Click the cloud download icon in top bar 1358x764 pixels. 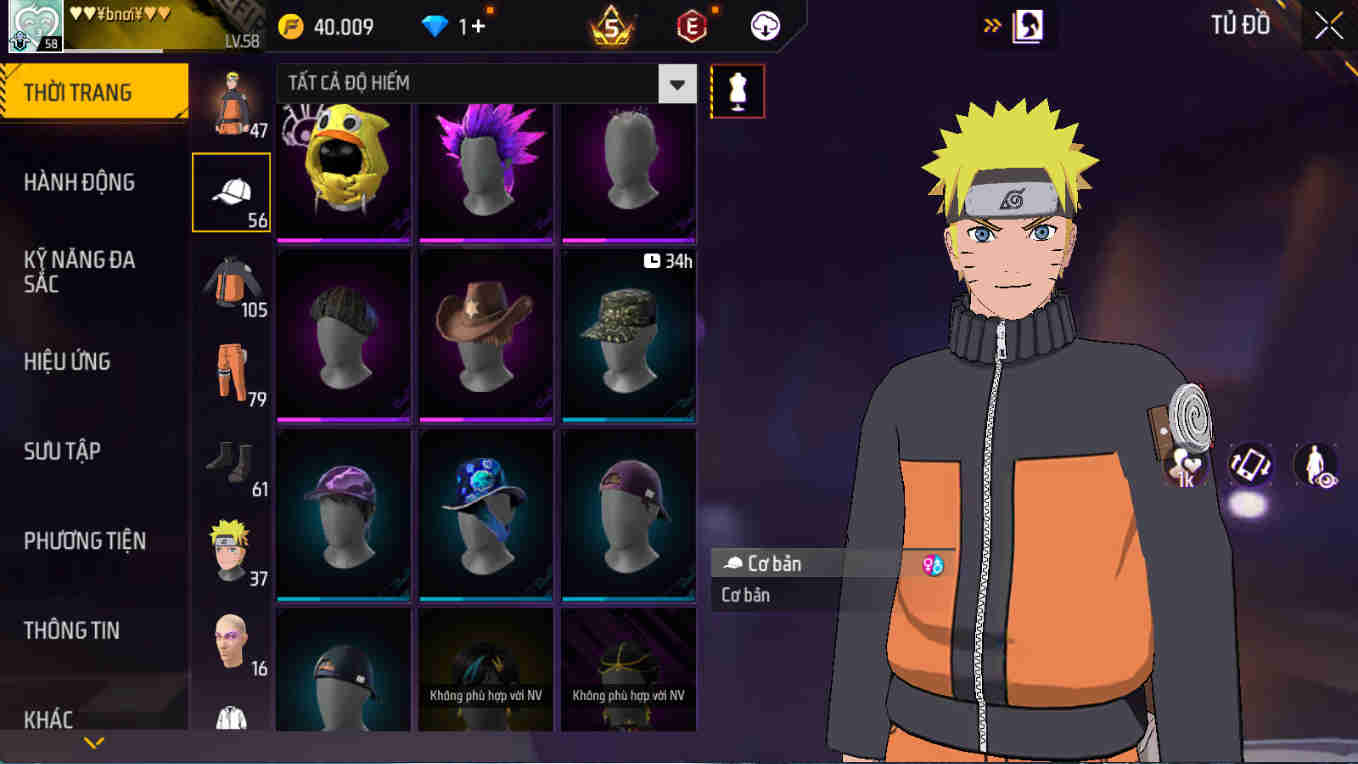click(763, 25)
